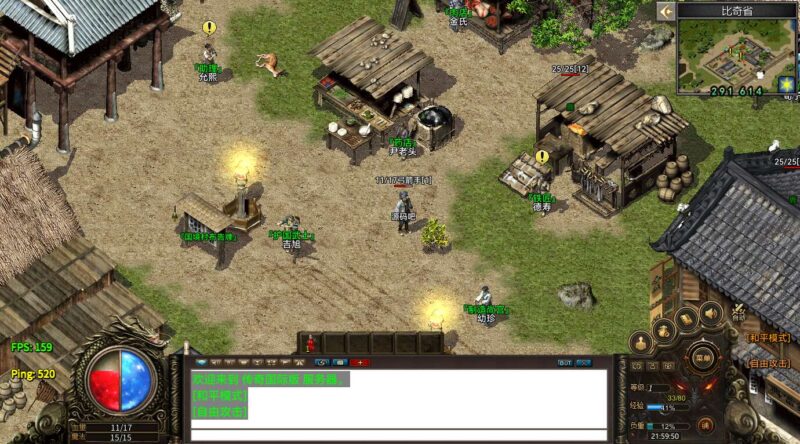Open the round 菜单 menu button

tap(703, 357)
